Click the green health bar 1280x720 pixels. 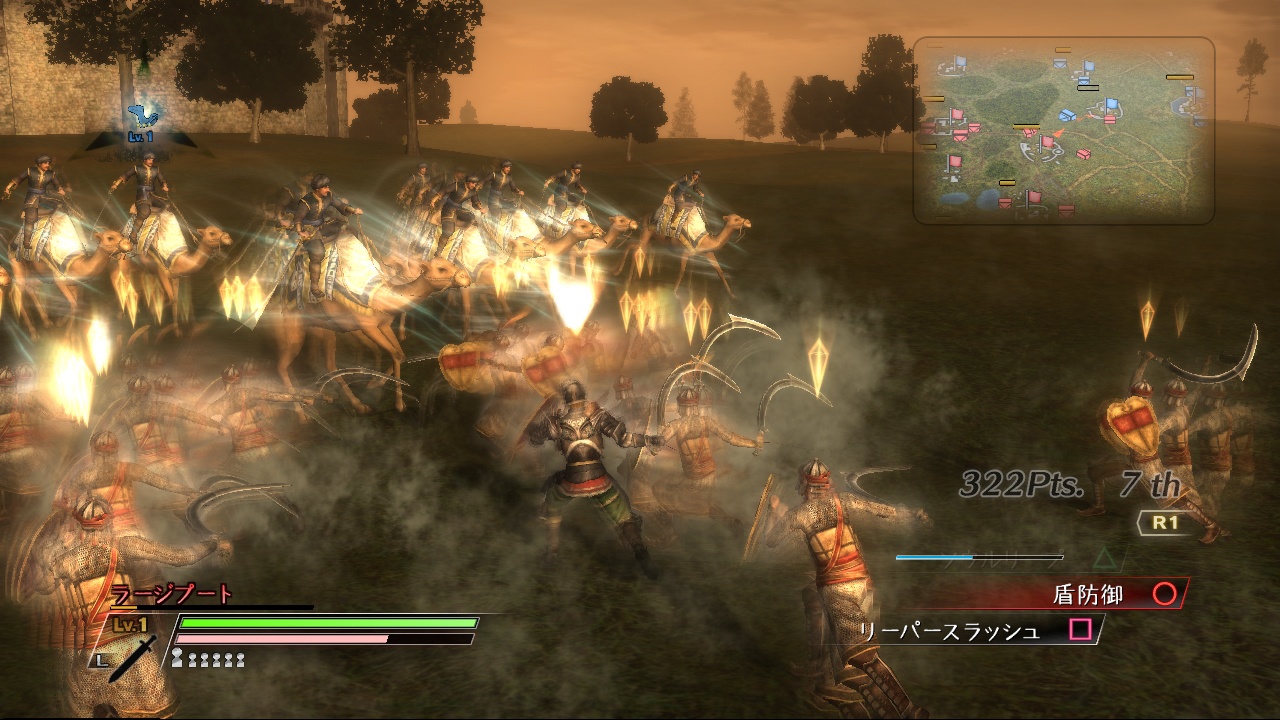click(328, 623)
